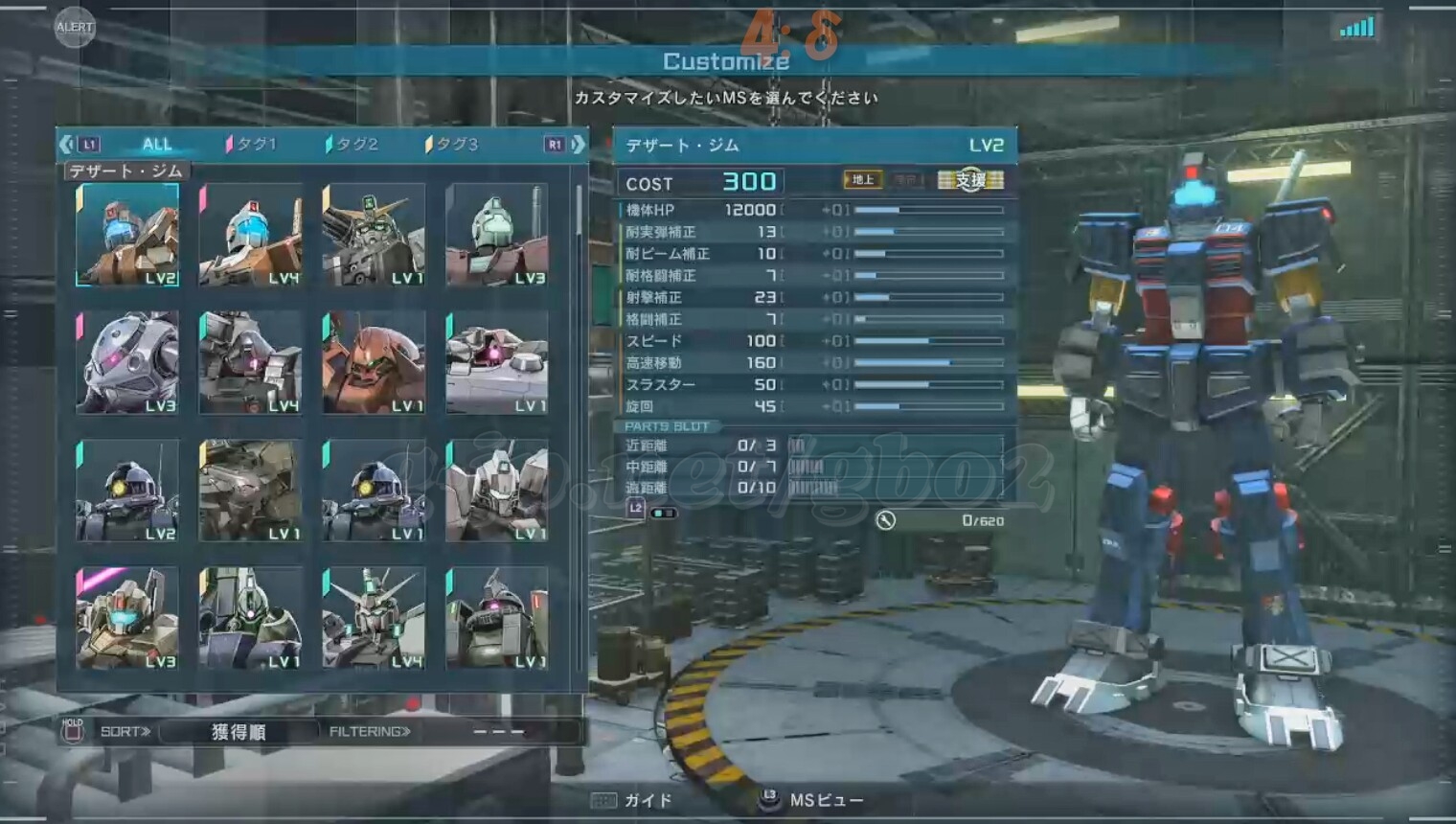1456x824 pixels.
Task: Switch to the ALL tab
Action: coord(157,145)
